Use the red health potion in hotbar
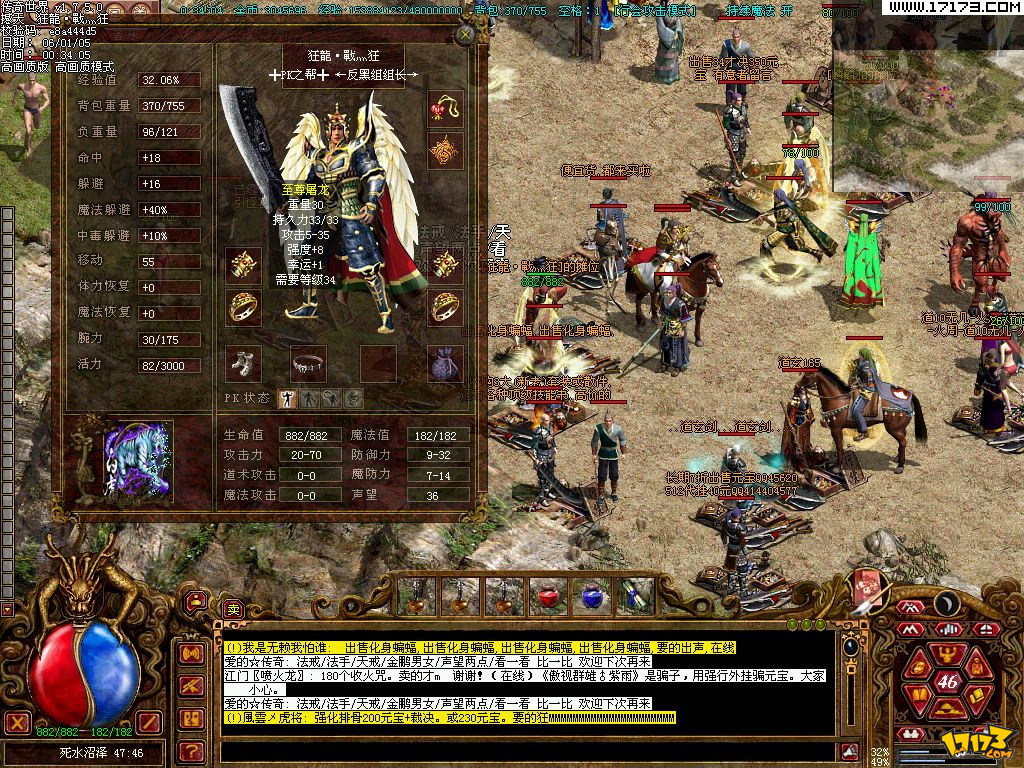The width and height of the screenshot is (1024, 768). tap(548, 596)
